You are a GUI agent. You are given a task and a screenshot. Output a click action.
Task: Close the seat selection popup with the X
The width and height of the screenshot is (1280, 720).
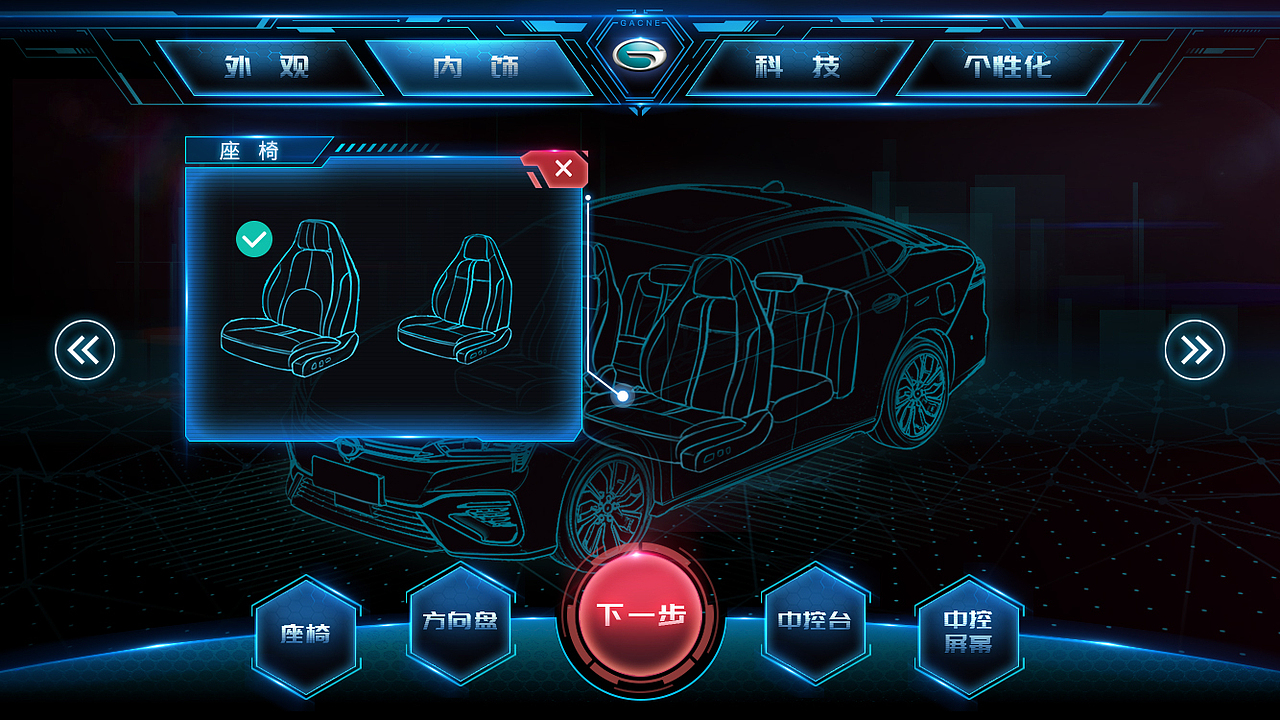561,169
